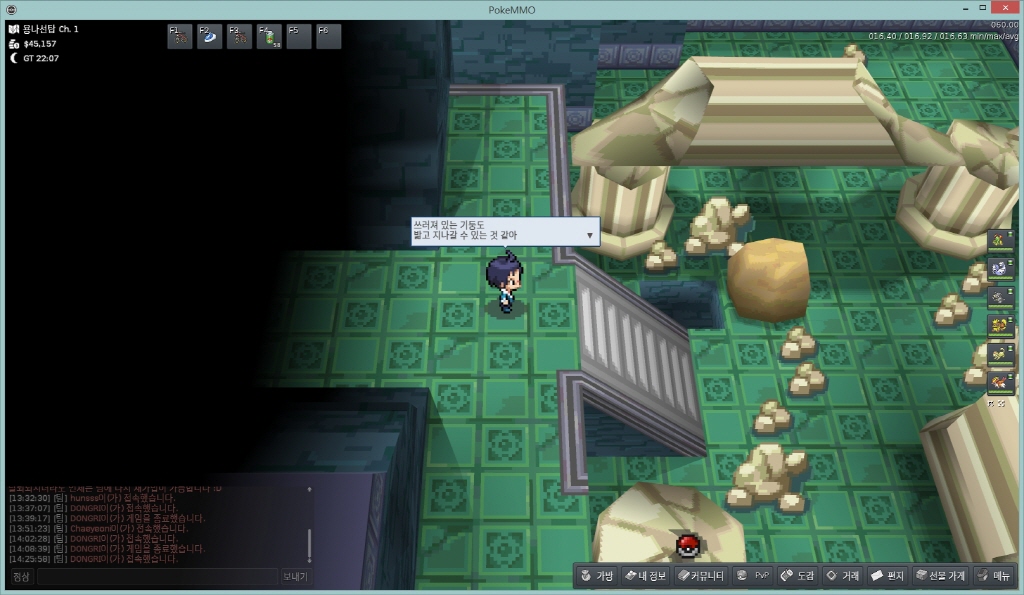This screenshot has height=595, width=1024.
Task: Open the 메뉴 main menu
Action: pyautogui.click(x=993, y=576)
